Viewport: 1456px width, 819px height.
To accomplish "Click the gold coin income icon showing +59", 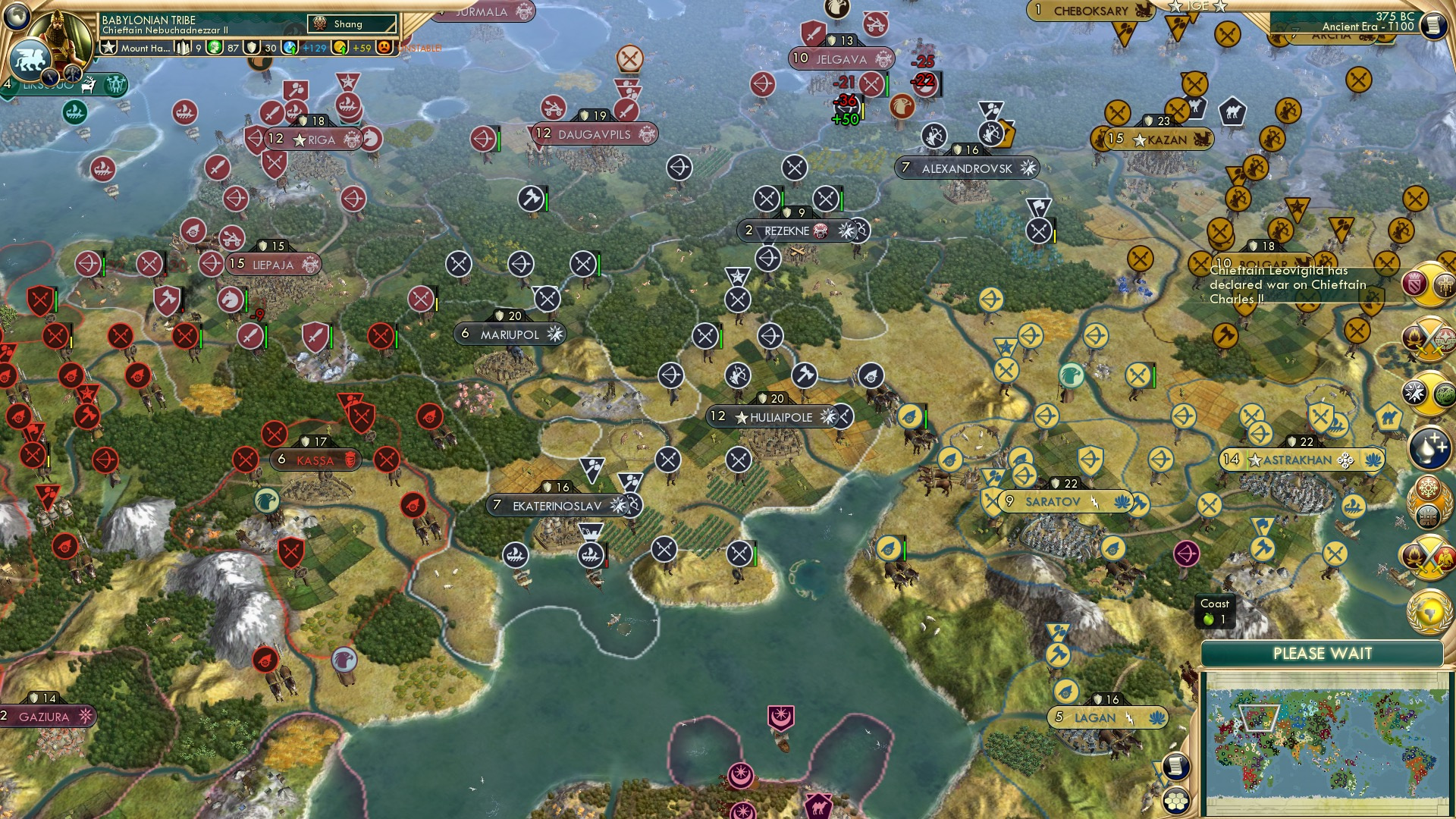I will click(x=337, y=47).
